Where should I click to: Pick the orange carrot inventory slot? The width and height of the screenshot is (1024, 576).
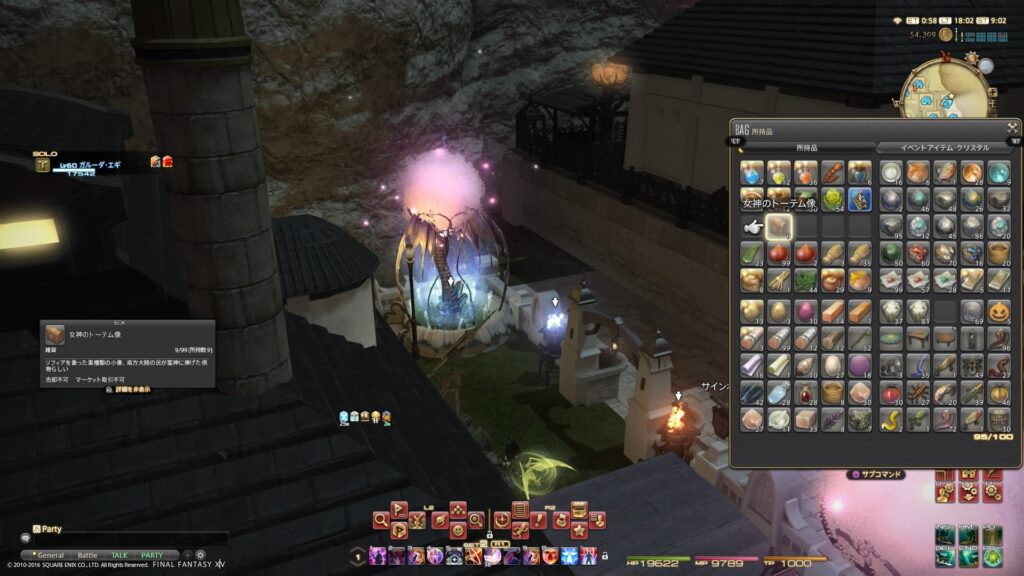pos(833,172)
